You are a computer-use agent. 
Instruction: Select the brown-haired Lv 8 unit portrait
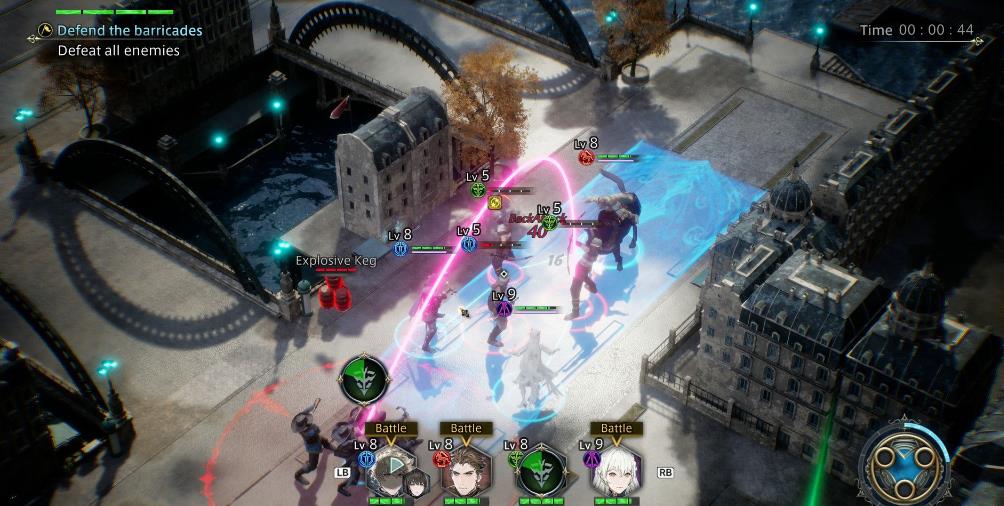coord(465,472)
